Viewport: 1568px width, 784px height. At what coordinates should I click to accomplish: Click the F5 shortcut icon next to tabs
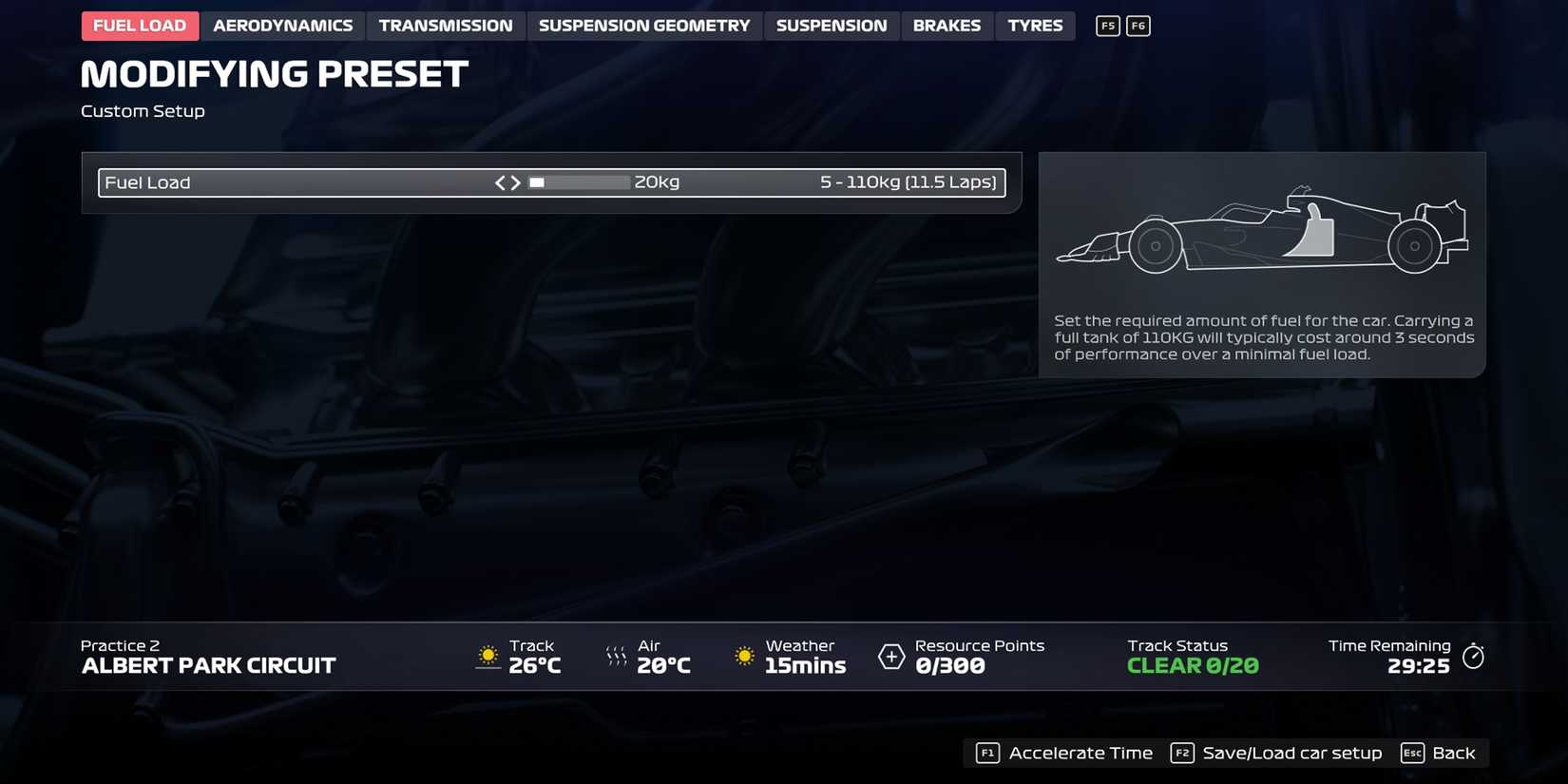(1107, 26)
